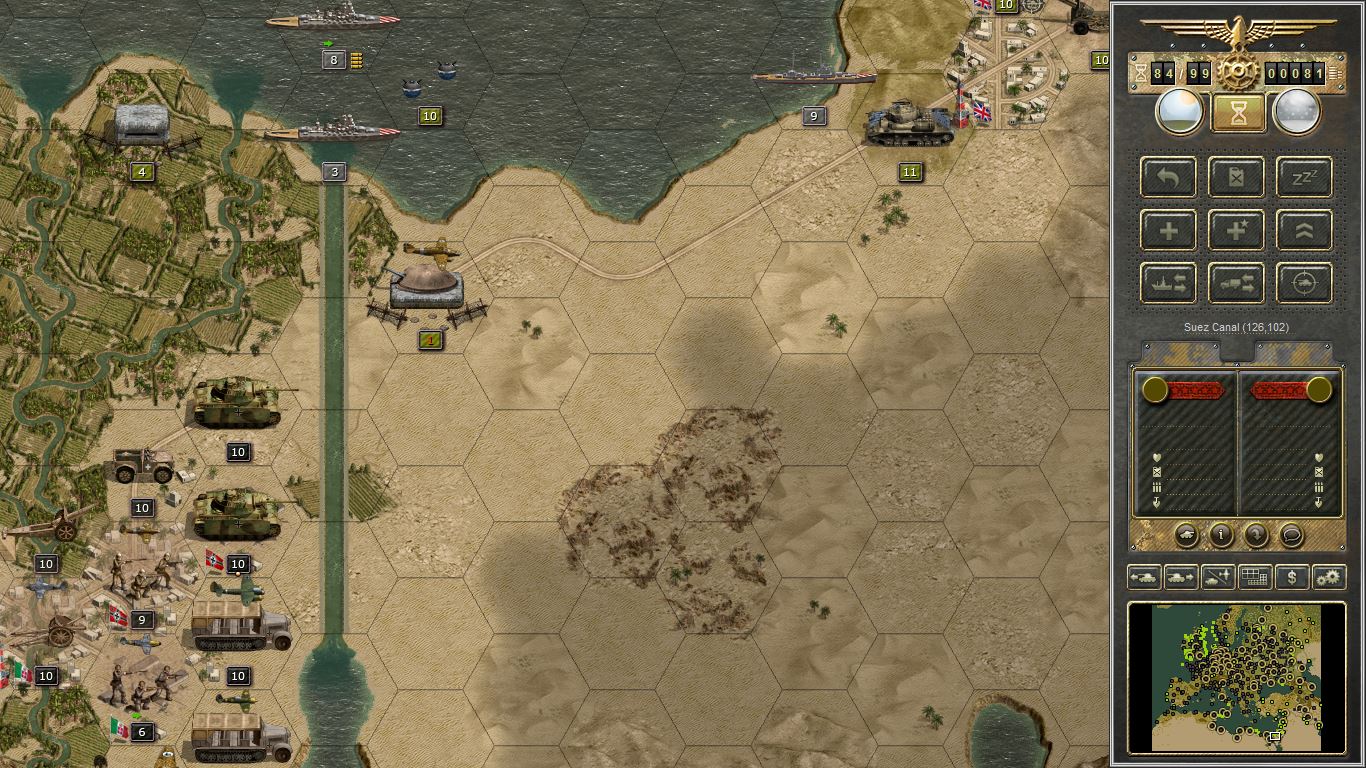Reinforce the unit with replacements
This screenshot has width=1366, height=768.
tap(1168, 230)
